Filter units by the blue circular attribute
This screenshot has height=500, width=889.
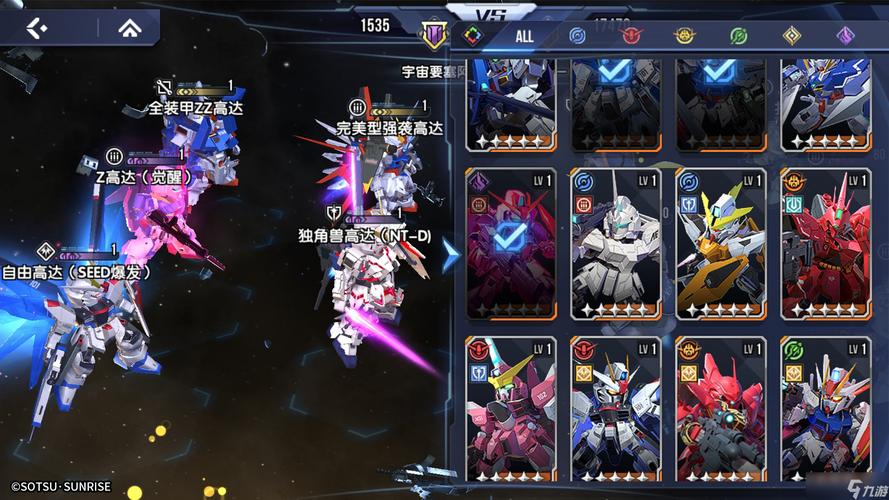pyautogui.click(x=577, y=36)
